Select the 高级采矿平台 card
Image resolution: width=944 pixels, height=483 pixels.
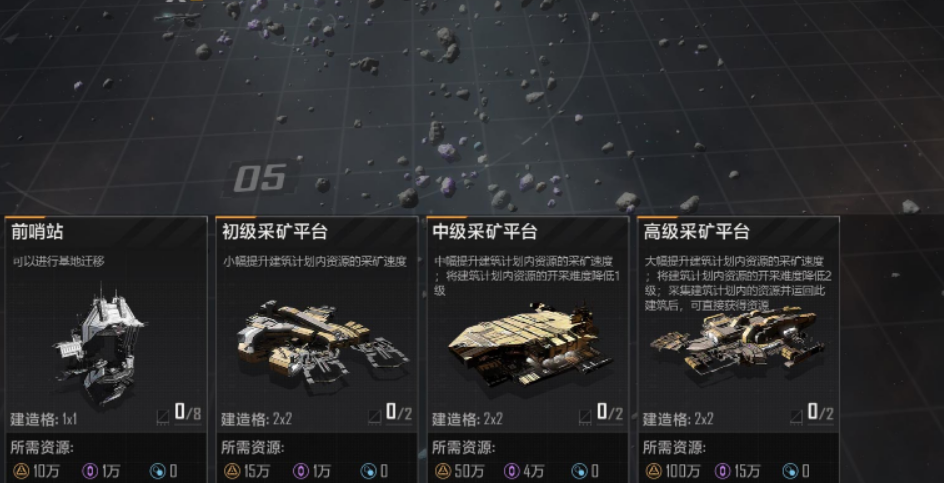point(738,340)
